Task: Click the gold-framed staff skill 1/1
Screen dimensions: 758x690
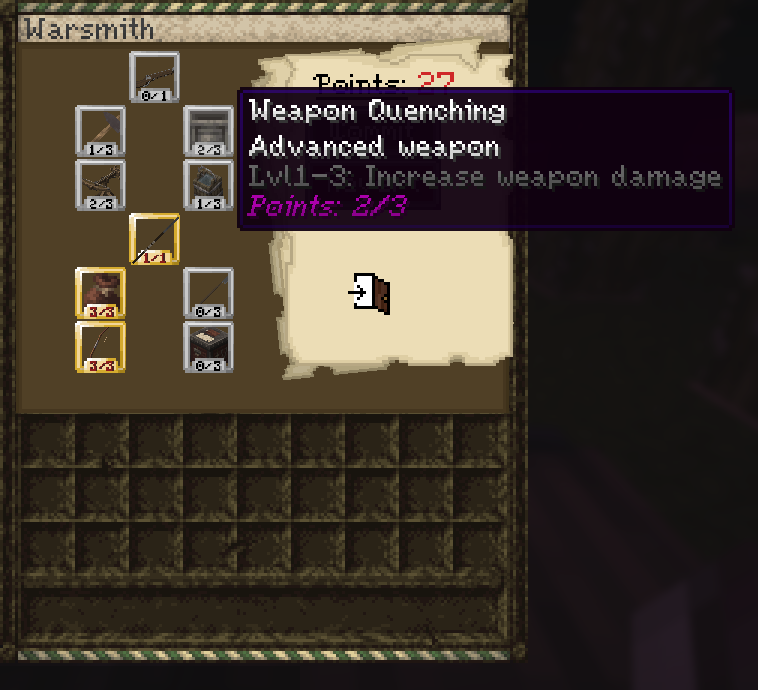Action: [x=154, y=239]
